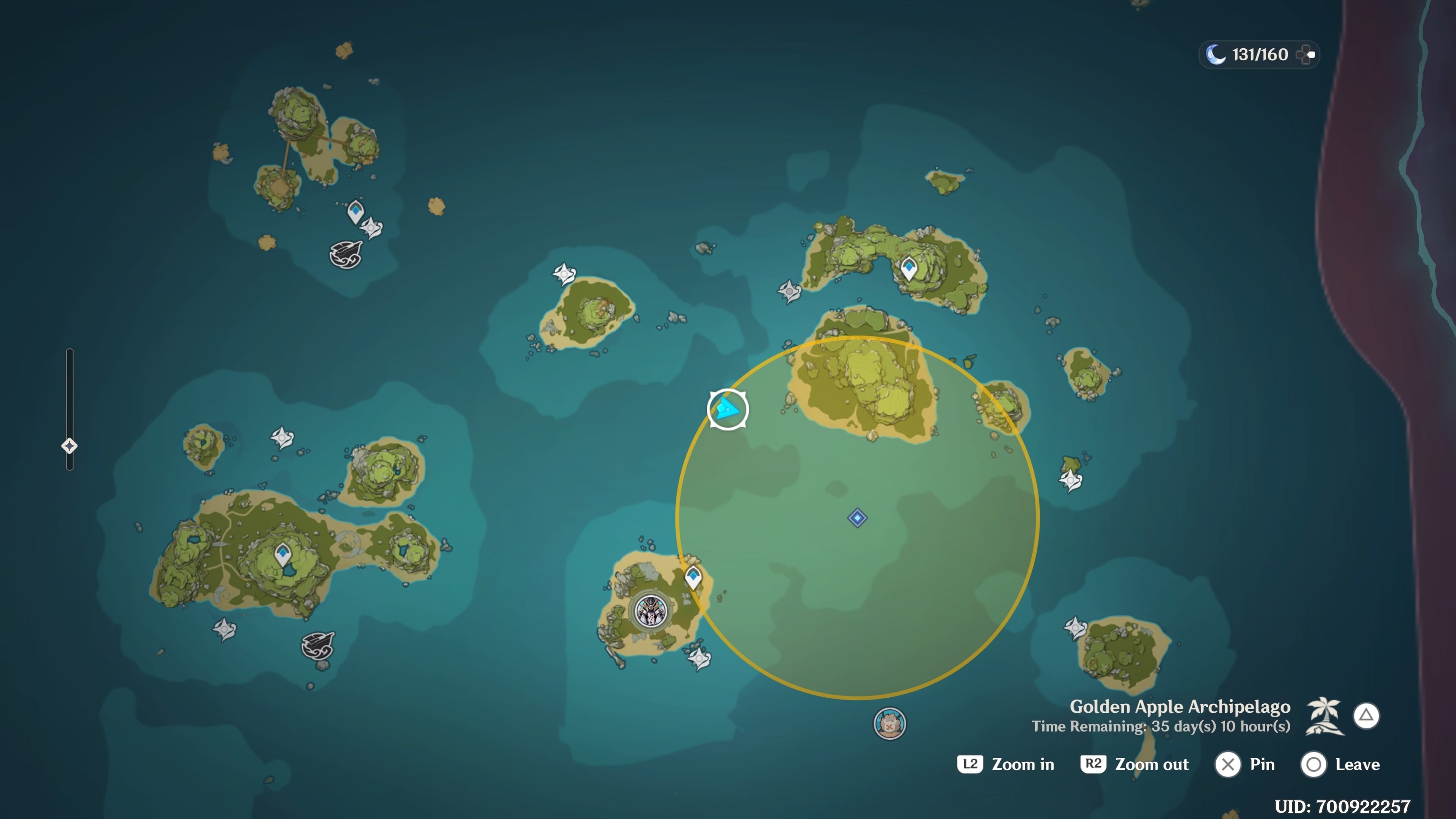Select the blue diamond quest marker in yellow circle
The image size is (1456, 819).
857,518
